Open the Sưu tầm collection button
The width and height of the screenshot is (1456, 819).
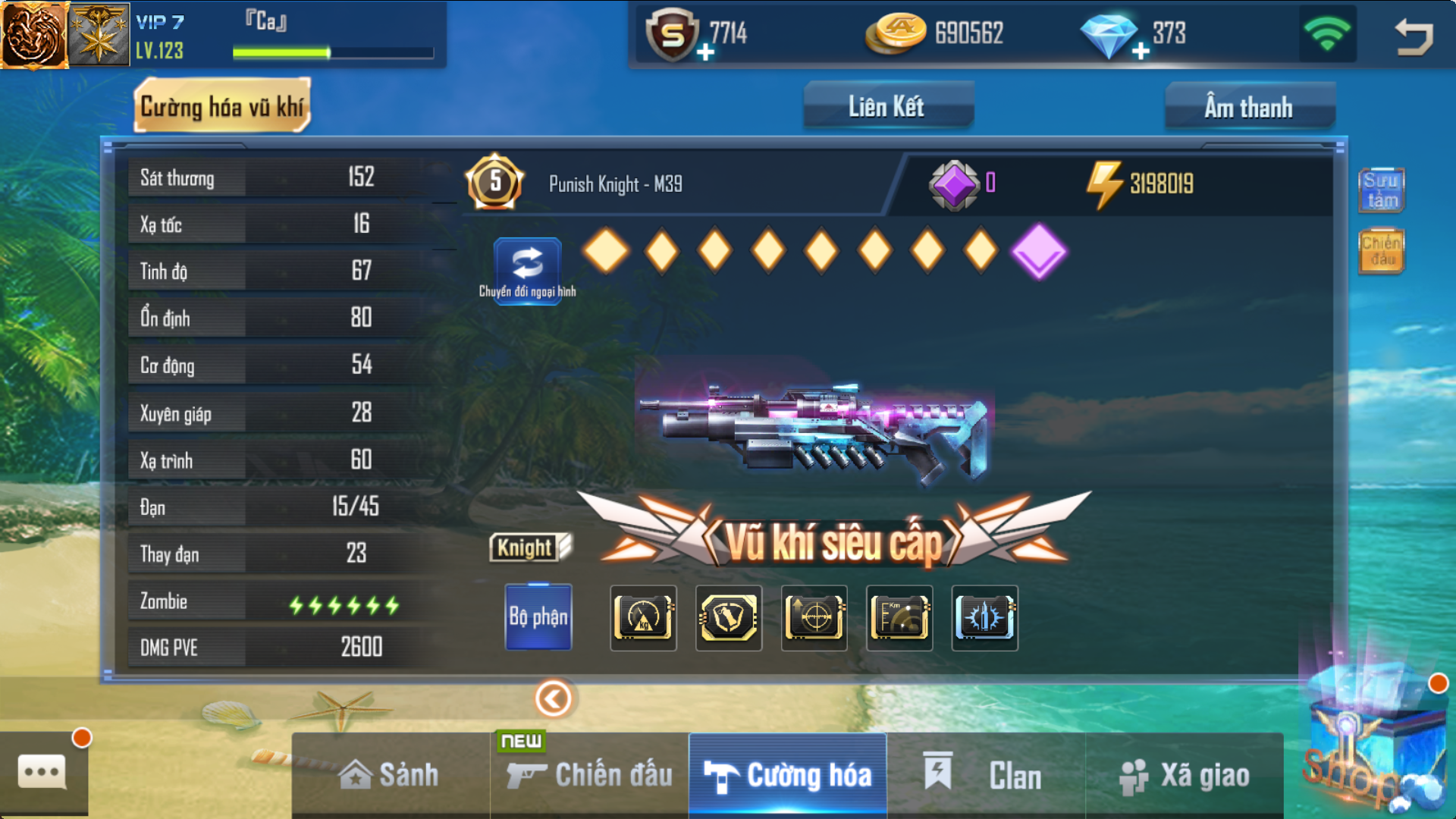point(1381,190)
